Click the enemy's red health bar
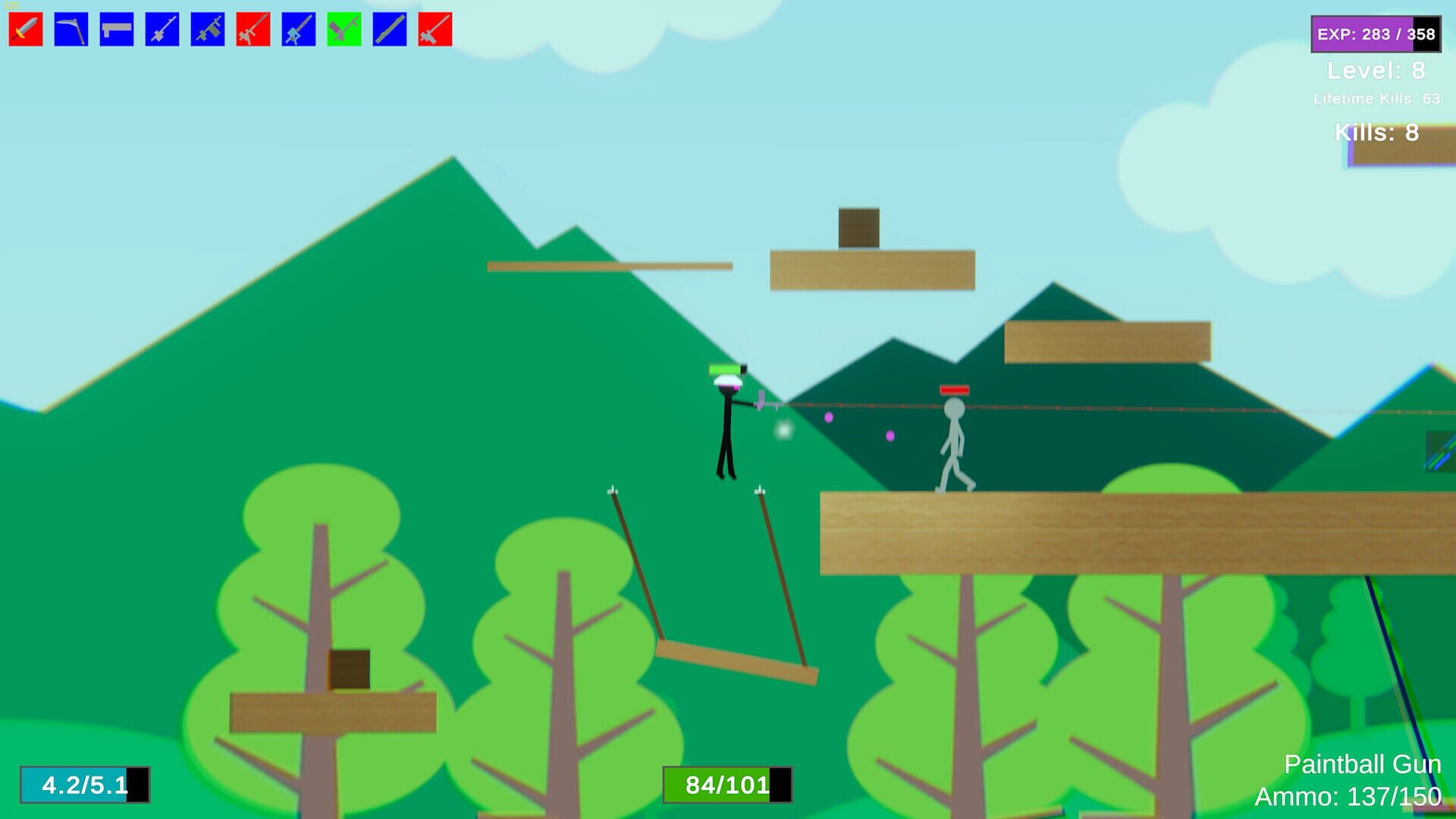1456x819 pixels. coord(955,391)
